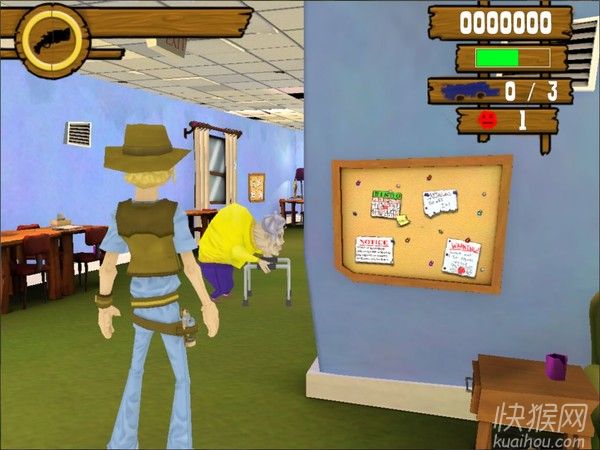Select the revolver weapon icon
This screenshot has height=450, width=600.
click(x=52, y=40)
